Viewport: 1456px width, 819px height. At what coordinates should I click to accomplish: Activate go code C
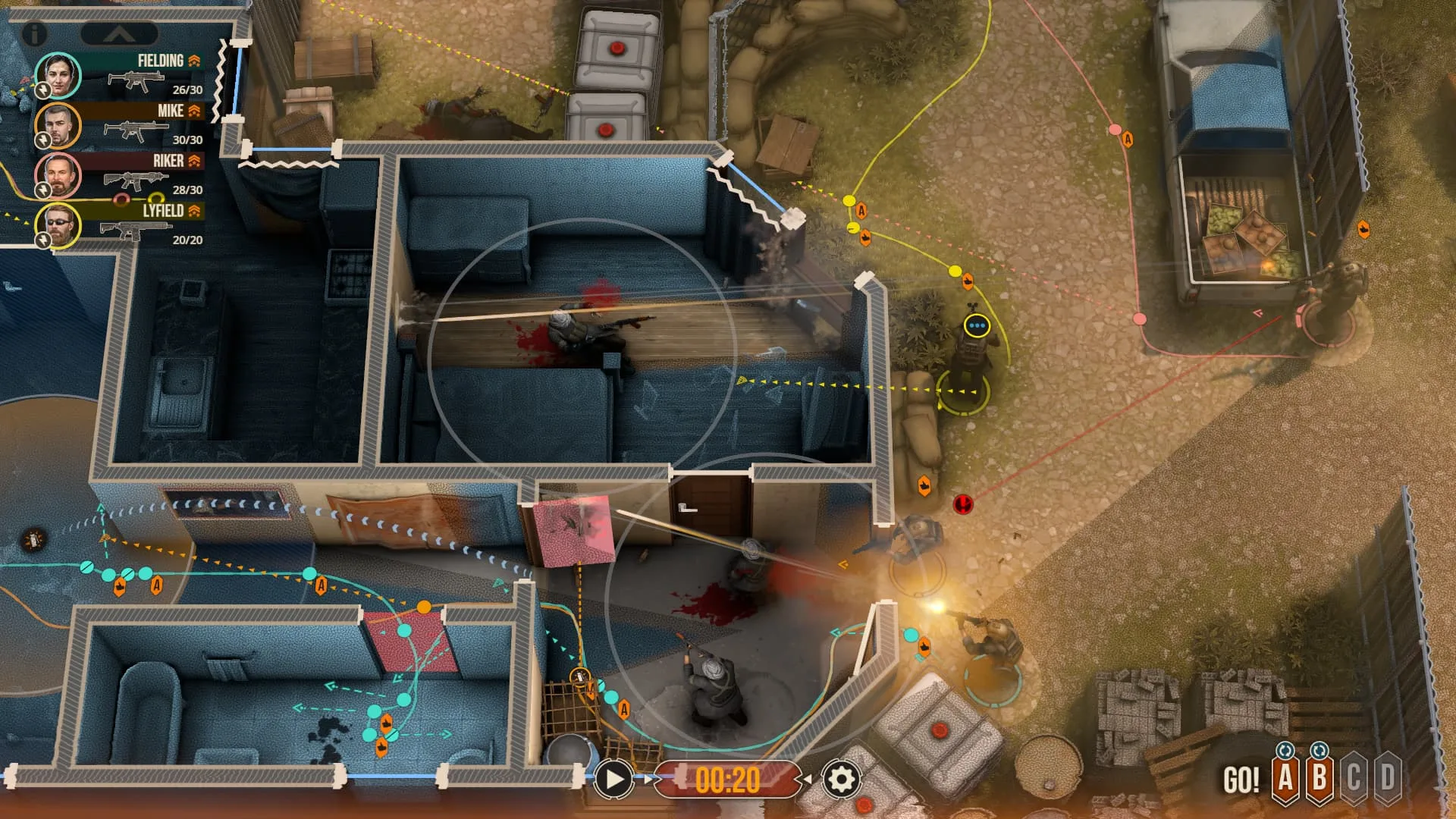[x=1354, y=777]
